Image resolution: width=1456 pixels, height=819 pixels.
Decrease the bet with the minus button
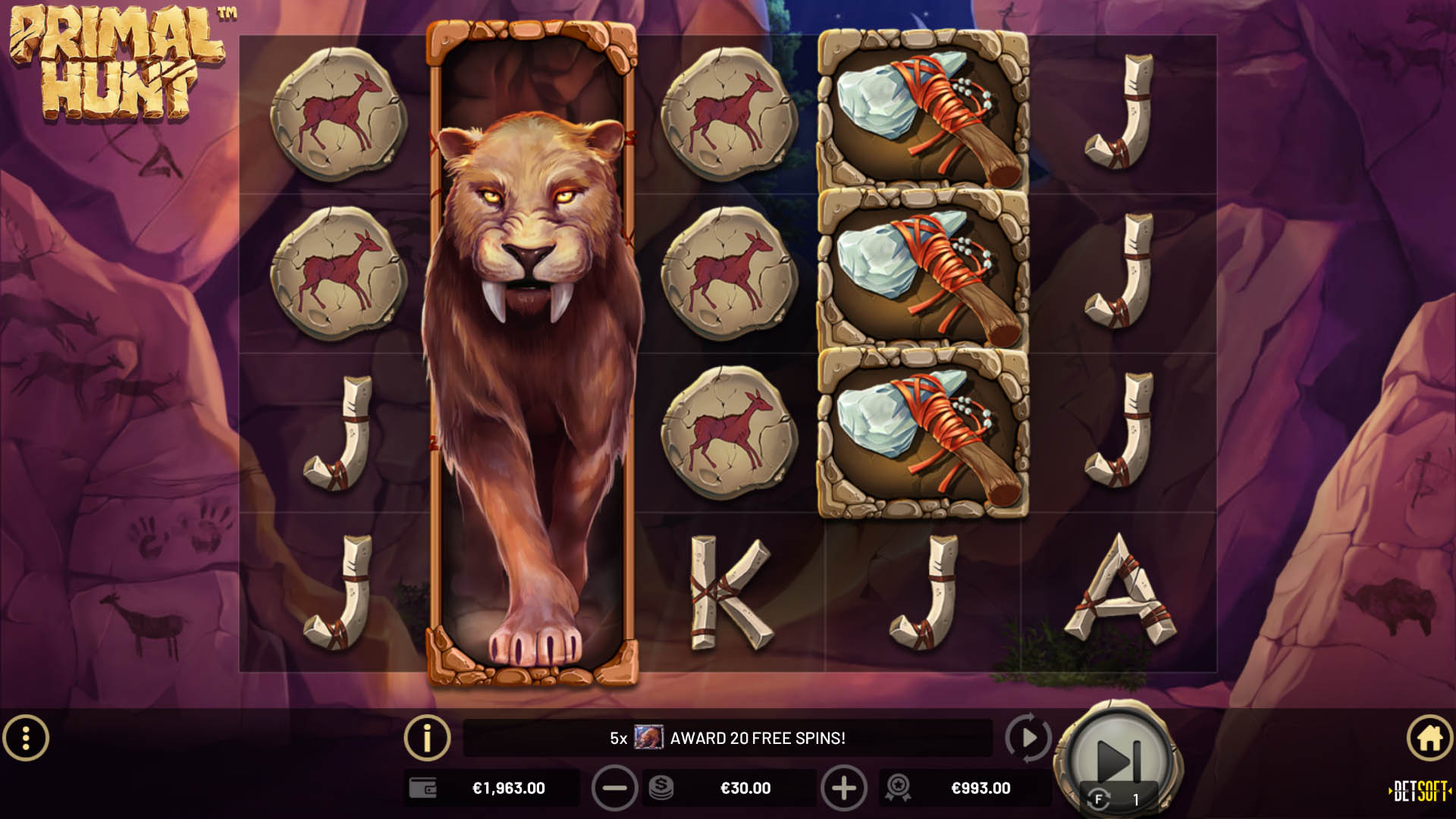coord(615,788)
